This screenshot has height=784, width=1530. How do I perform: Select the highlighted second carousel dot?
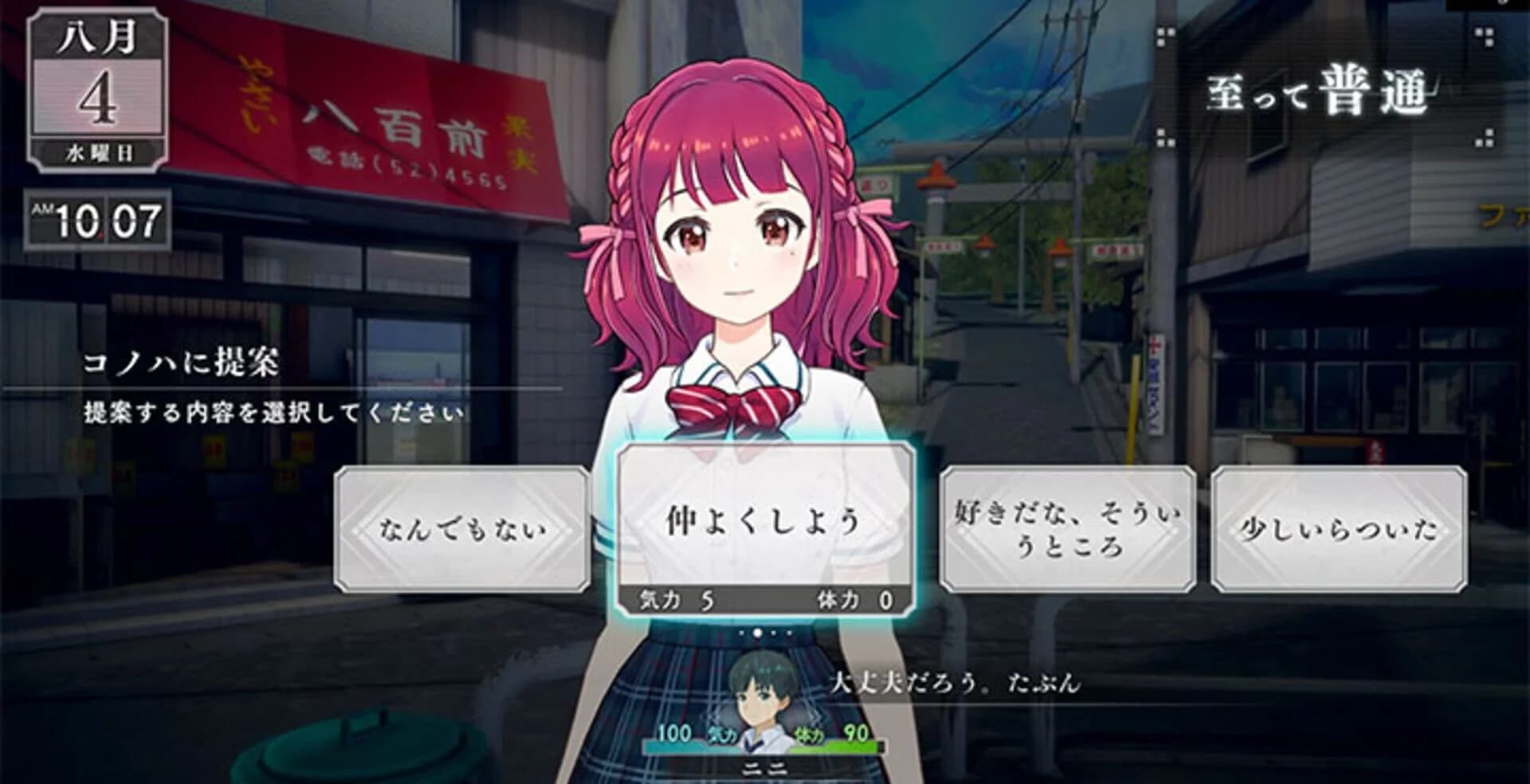[758, 633]
